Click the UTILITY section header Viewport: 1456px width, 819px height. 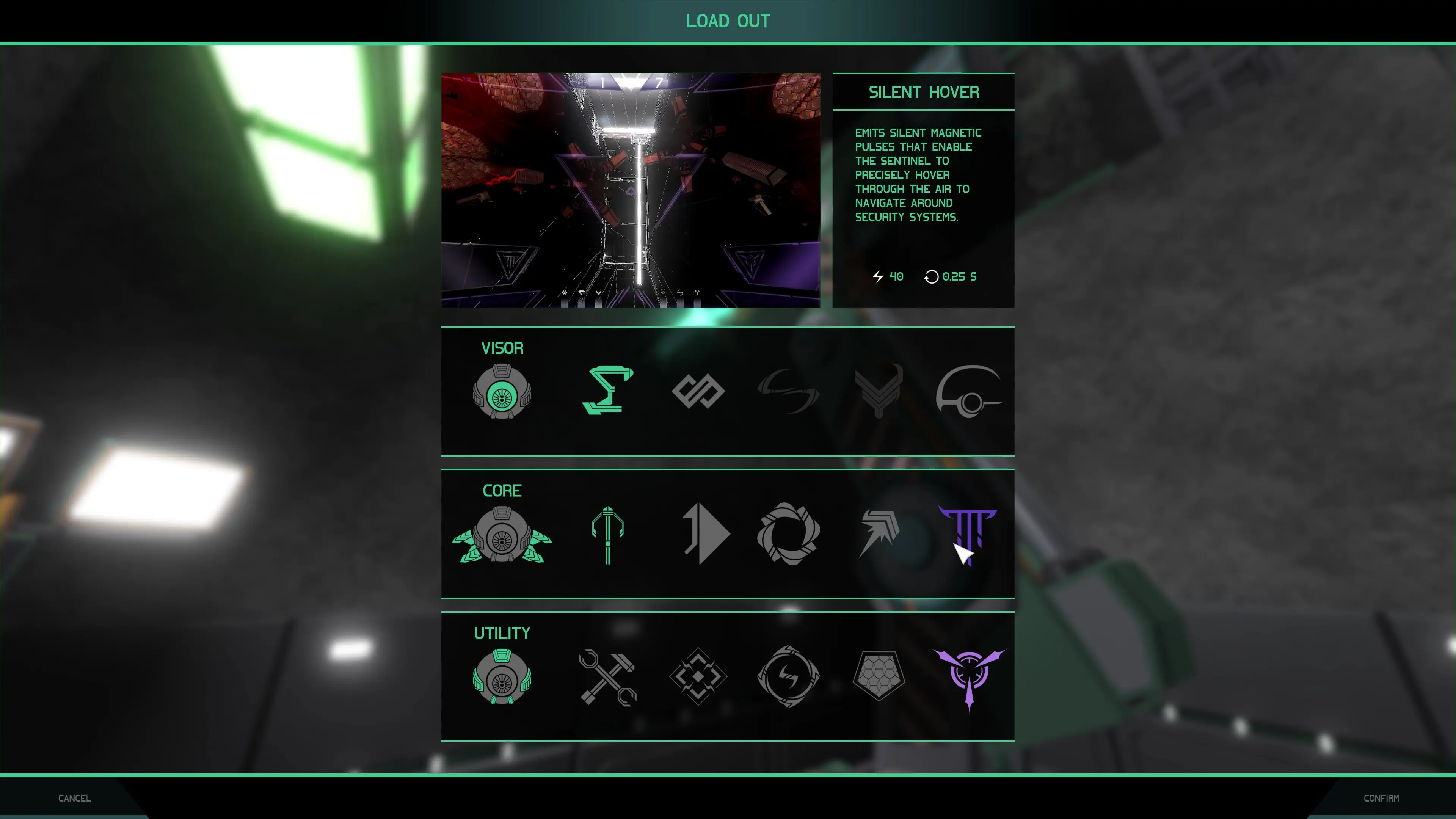[502, 633]
